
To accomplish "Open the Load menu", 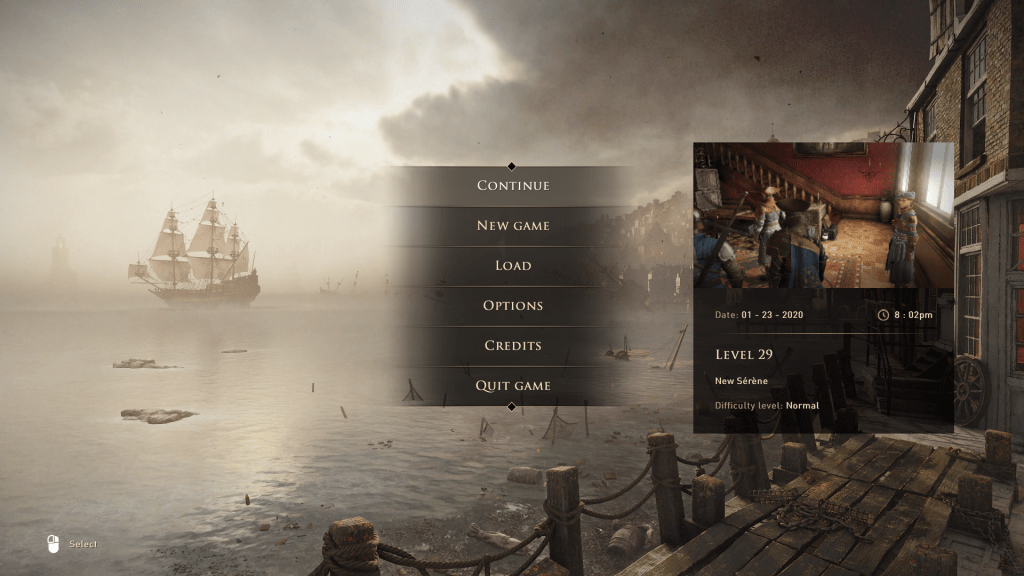I will [x=512, y=266].
